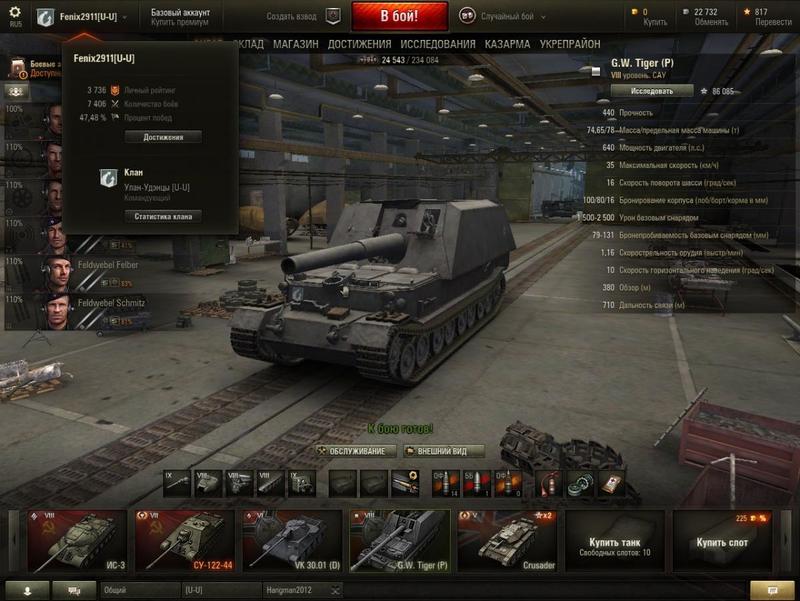Switch to the МАГАЗИН tab
800x601 pixels.
tap(295, 45)
